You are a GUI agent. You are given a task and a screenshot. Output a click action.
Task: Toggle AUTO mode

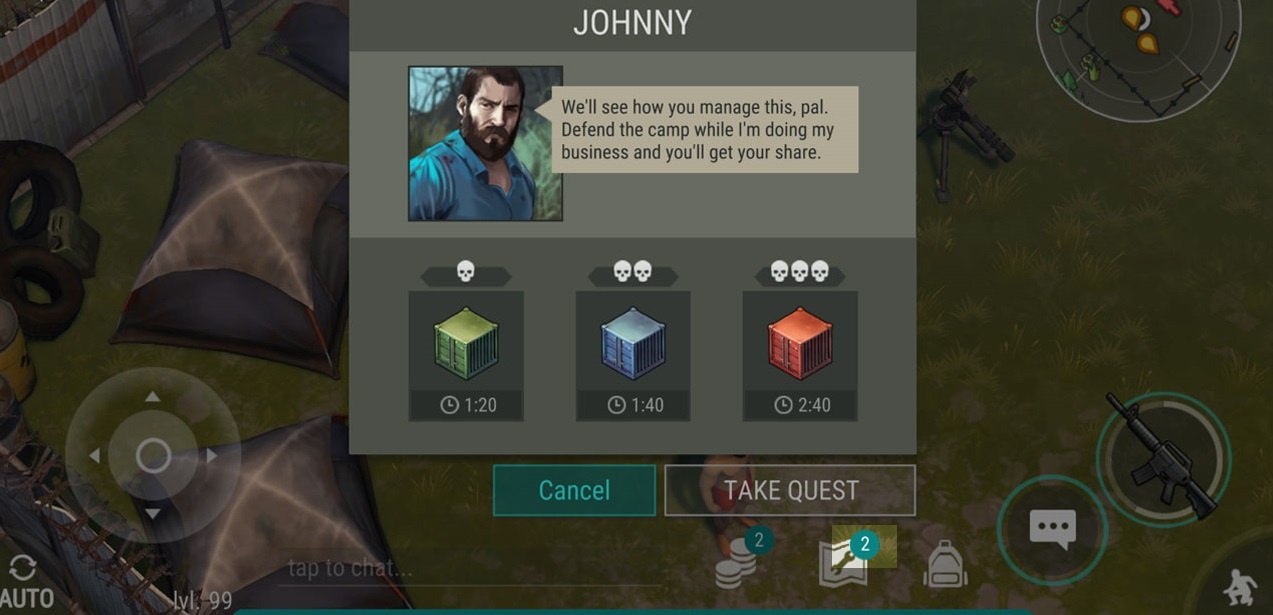pyautogui.click(x=24, y=583)
